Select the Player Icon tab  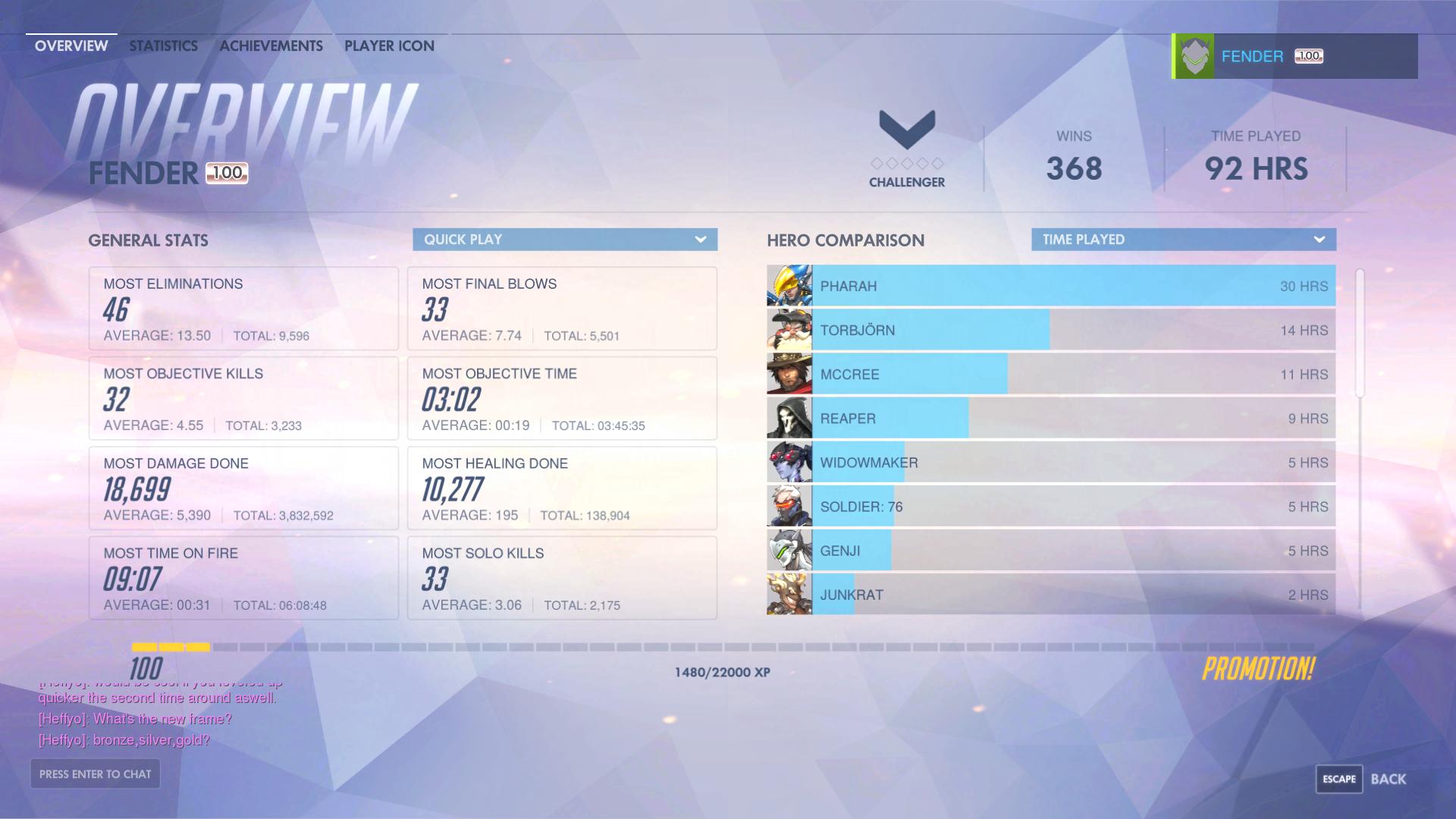click(x=389, y=45)
